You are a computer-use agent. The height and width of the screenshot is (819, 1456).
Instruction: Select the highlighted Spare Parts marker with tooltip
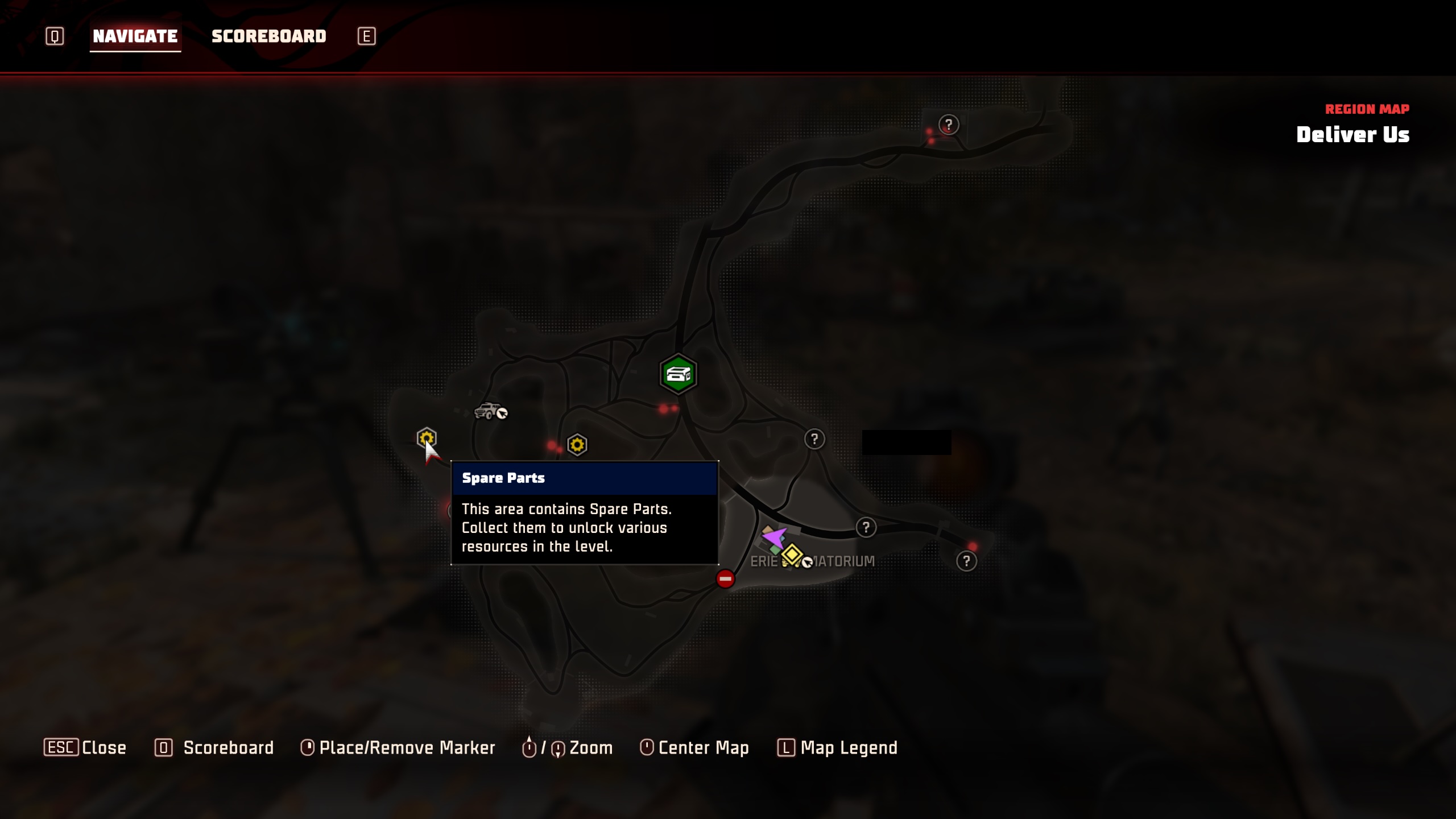(426, 438)
